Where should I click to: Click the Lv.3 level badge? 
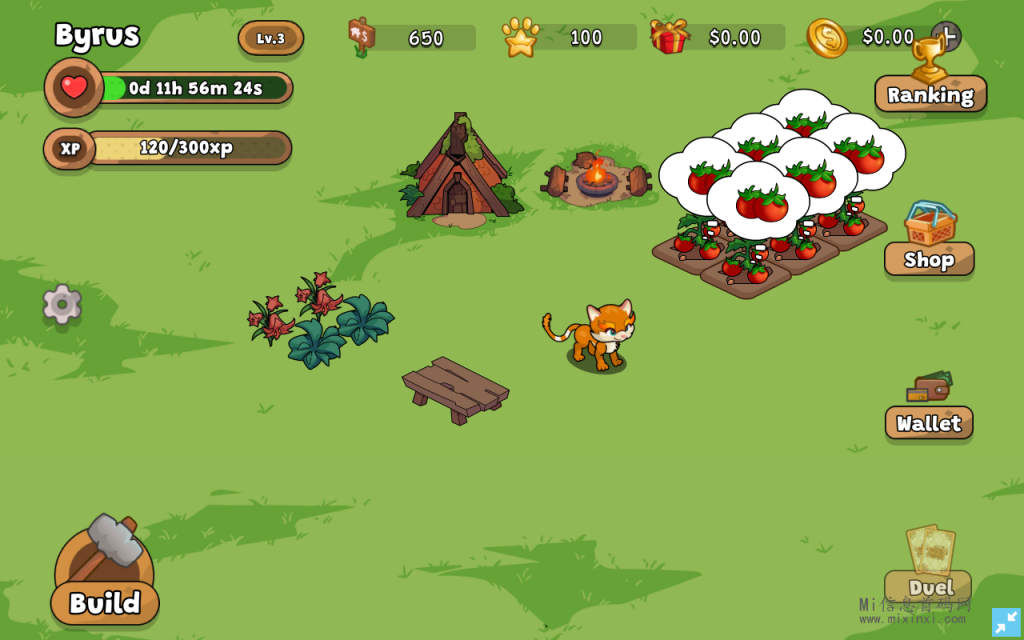271,38
